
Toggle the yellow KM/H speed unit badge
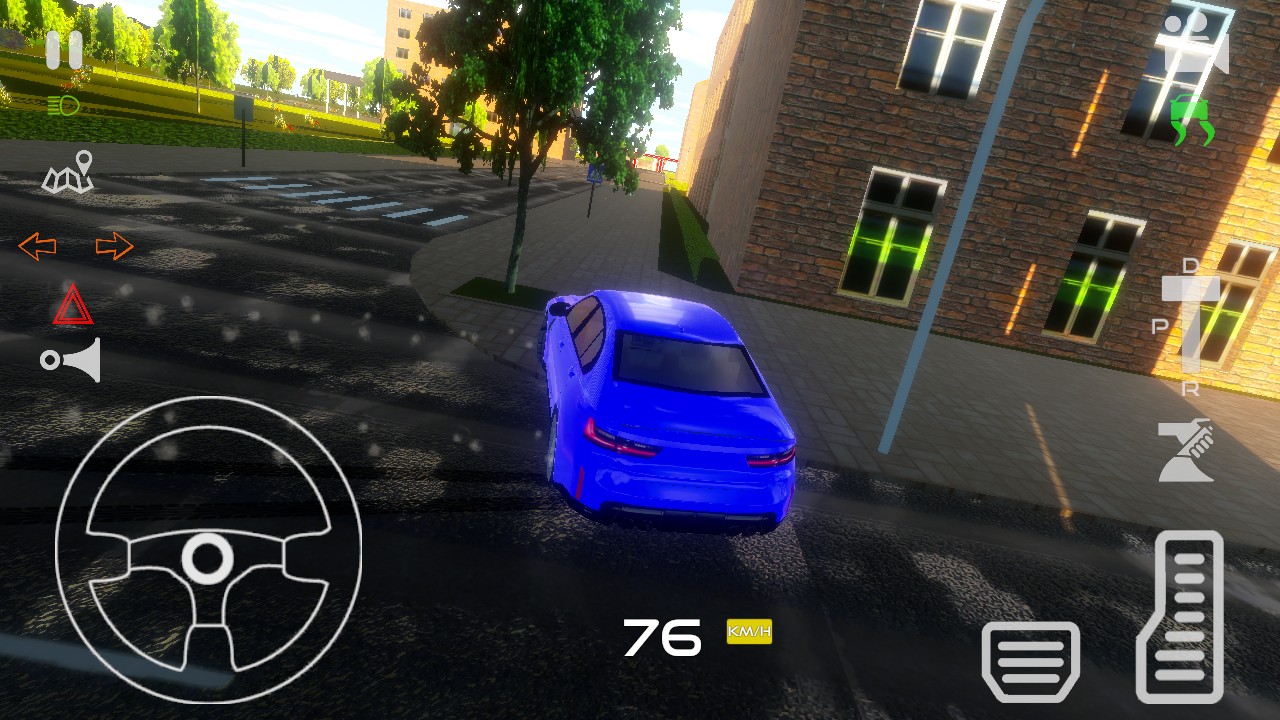pos(749,632)
